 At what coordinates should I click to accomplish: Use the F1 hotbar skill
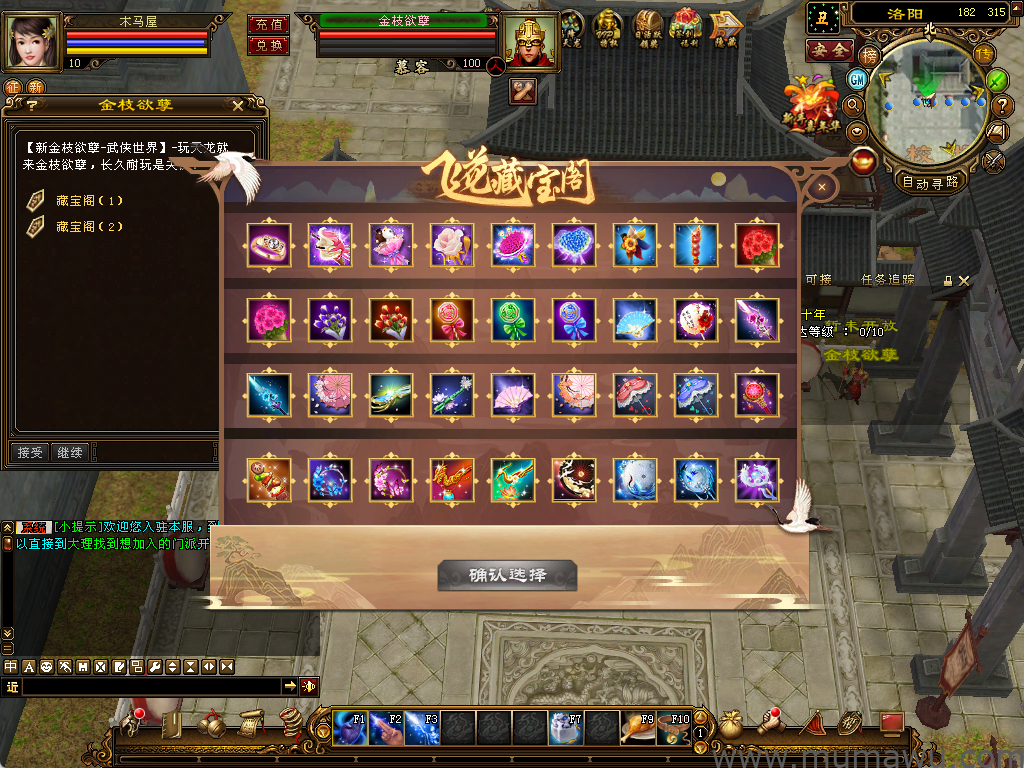point(350,727)
